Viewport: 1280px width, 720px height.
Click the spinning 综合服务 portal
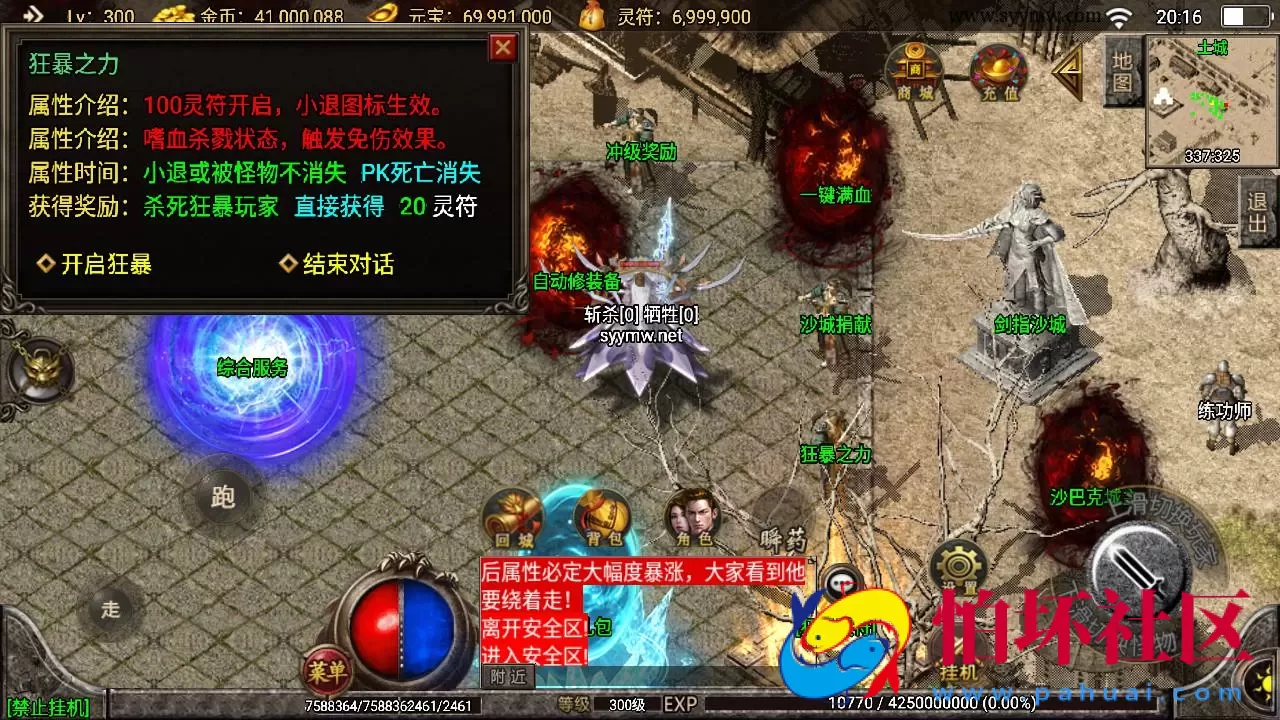(250, 368)
